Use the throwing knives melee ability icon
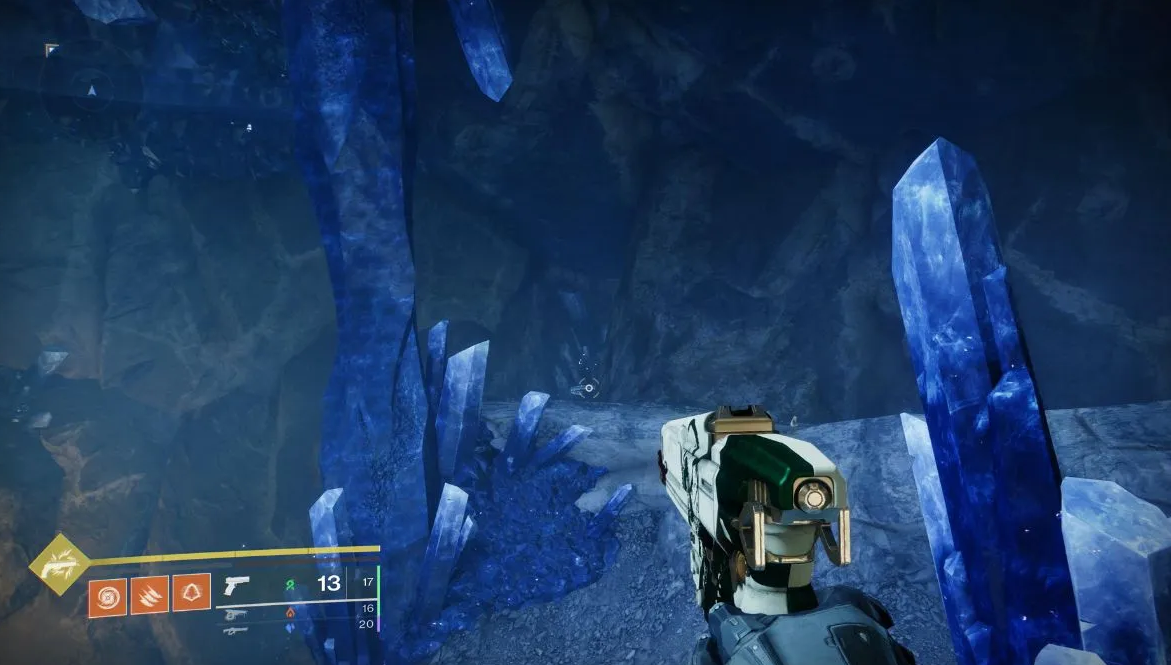The width and height of the screenshot is (1171, 665). coord(149,594)
